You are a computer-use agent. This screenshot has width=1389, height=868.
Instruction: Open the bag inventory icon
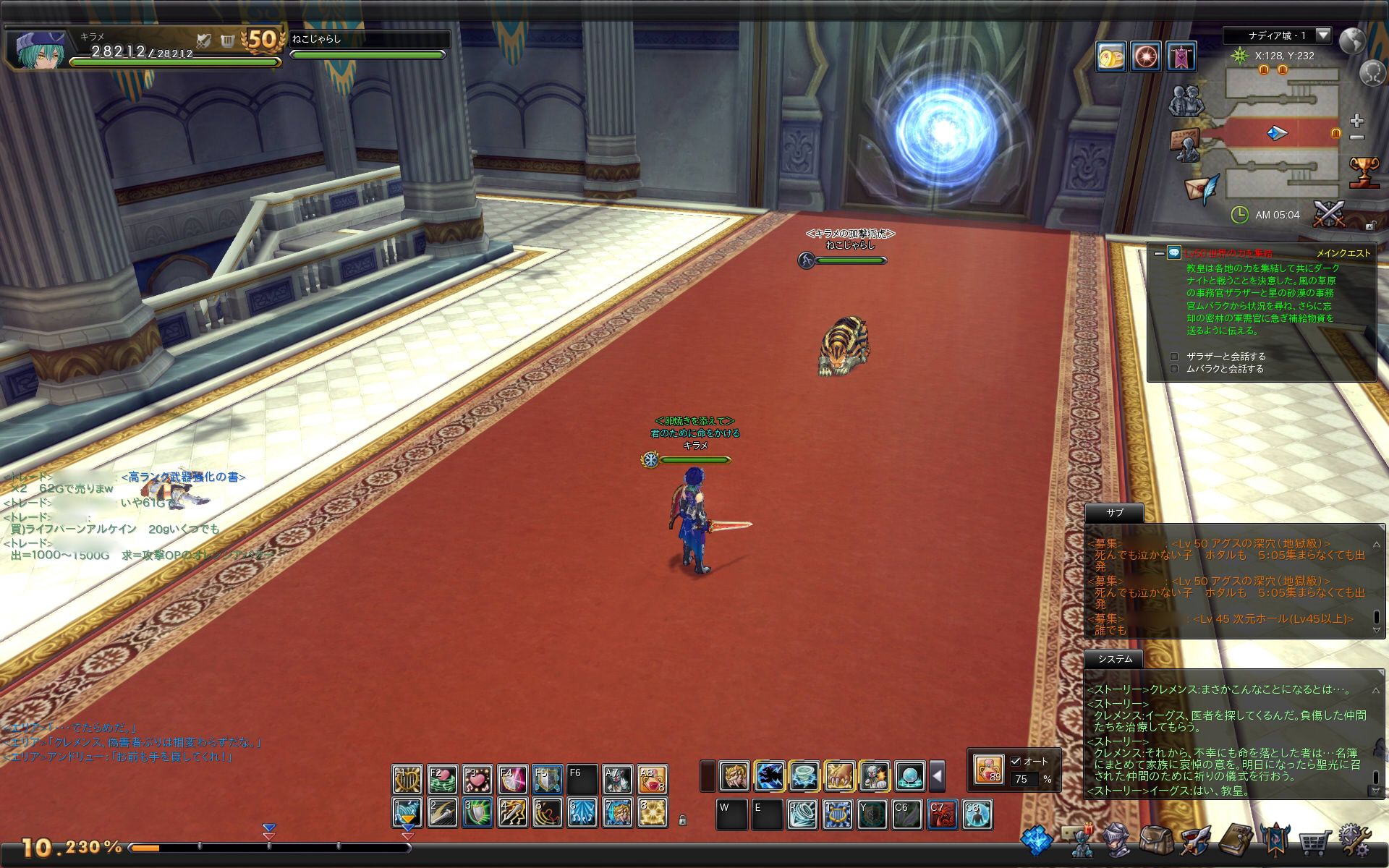1156,841
